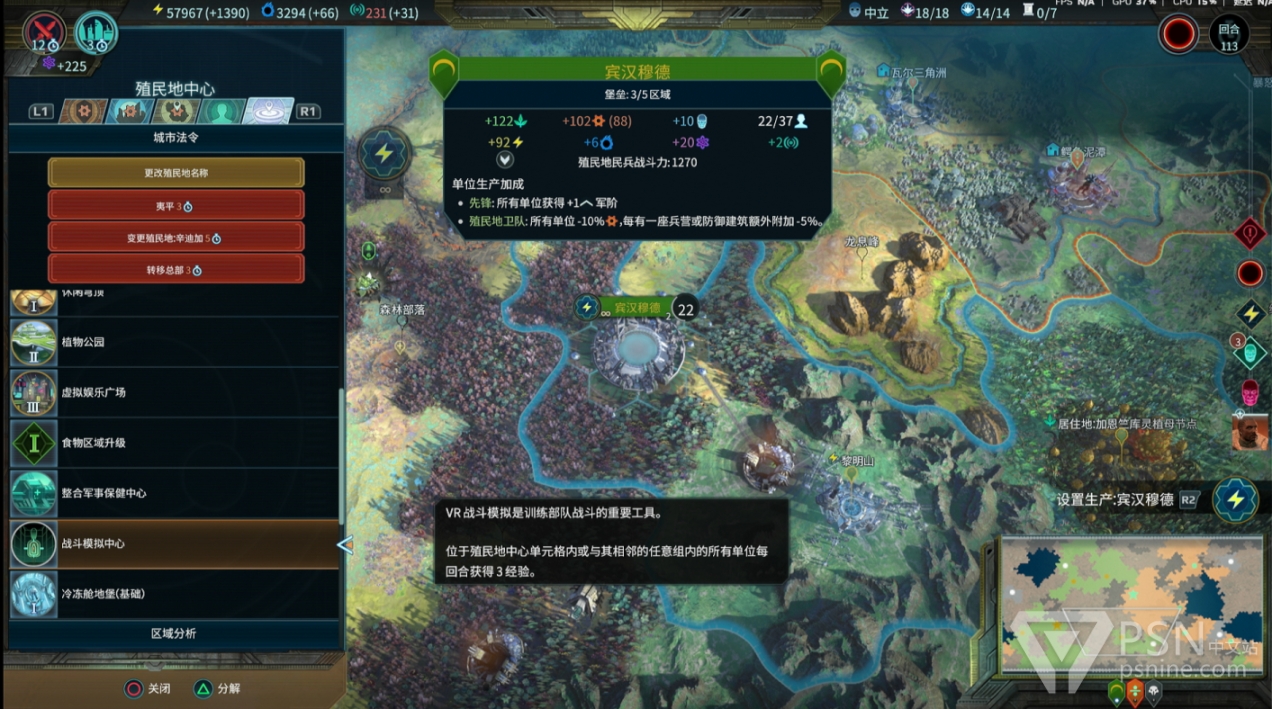Choose the 食物区域升级 upgrade entry
Viewport: 1272px width, 709px height.
click(174, 443)
